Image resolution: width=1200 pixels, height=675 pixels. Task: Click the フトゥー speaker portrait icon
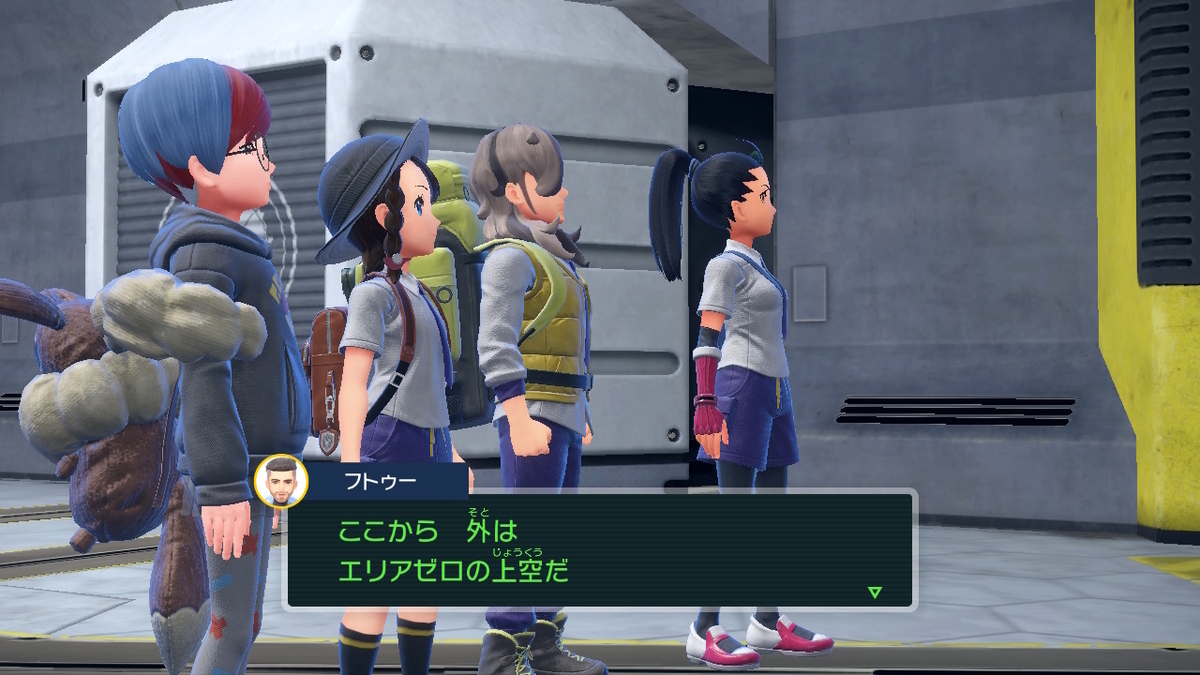point(280,480)
